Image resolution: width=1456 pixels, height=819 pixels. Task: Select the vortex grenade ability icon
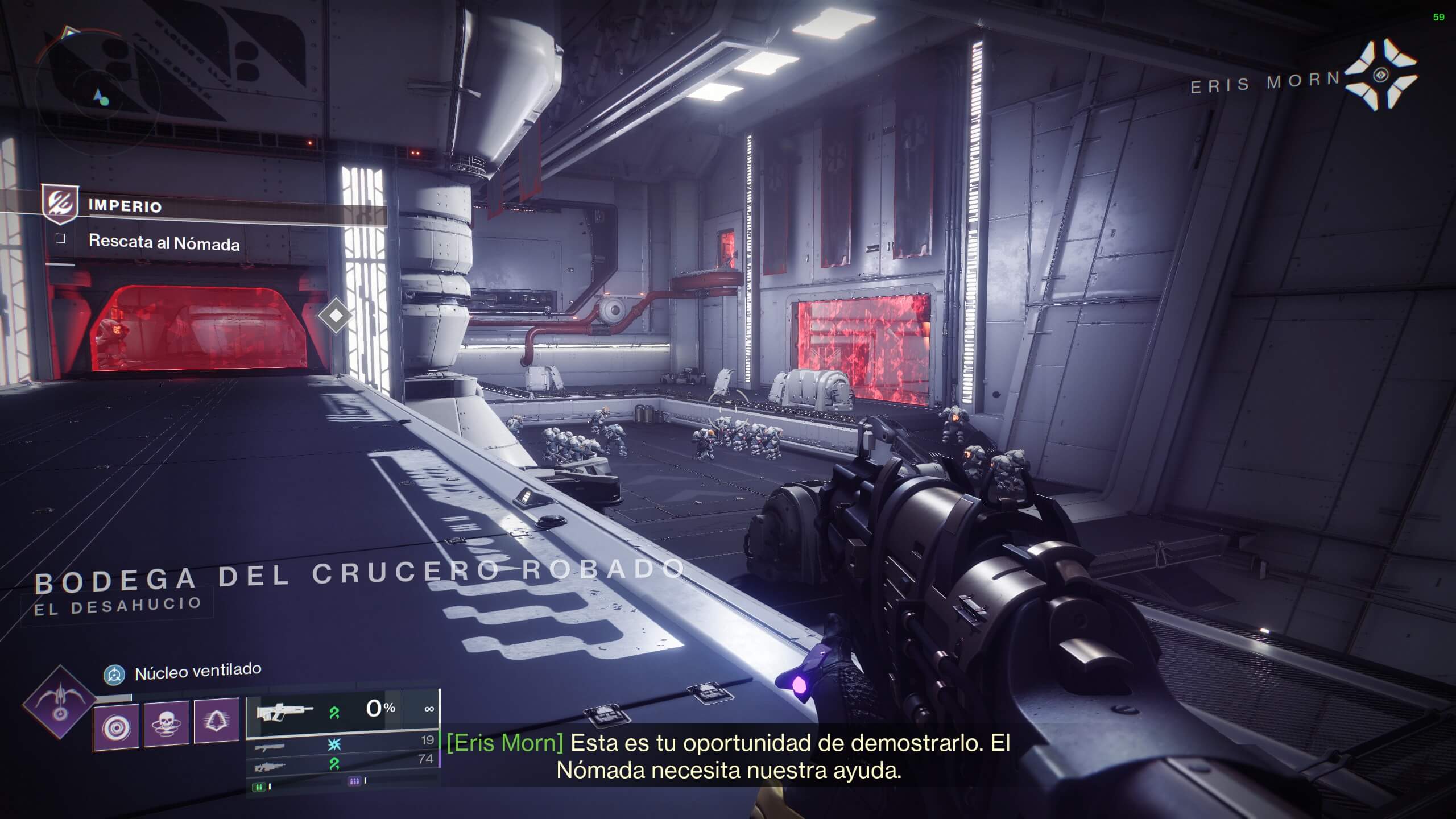pyautogui.click(x=117, y=726)
